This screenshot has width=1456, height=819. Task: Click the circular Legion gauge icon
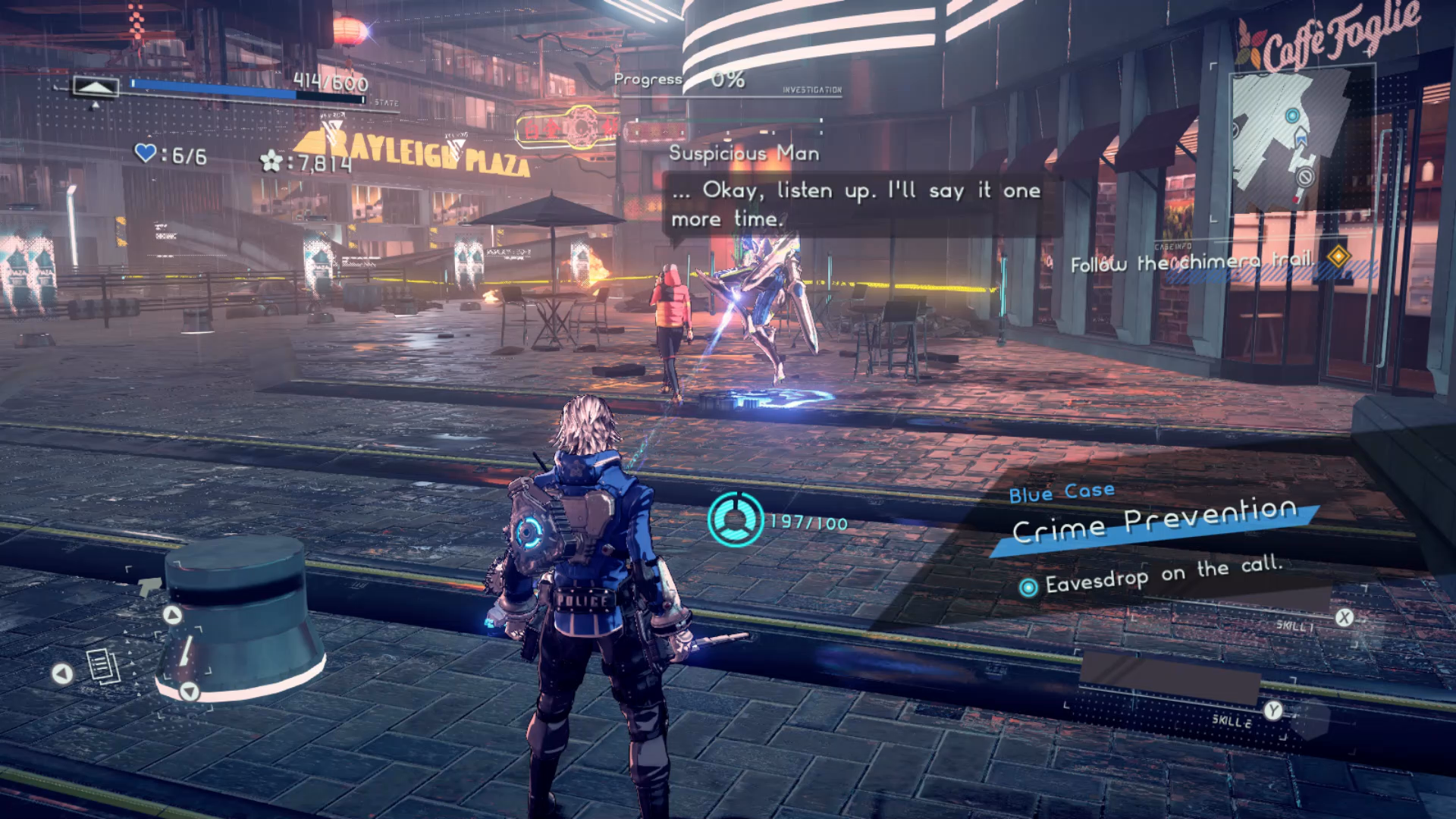point(735,519)
